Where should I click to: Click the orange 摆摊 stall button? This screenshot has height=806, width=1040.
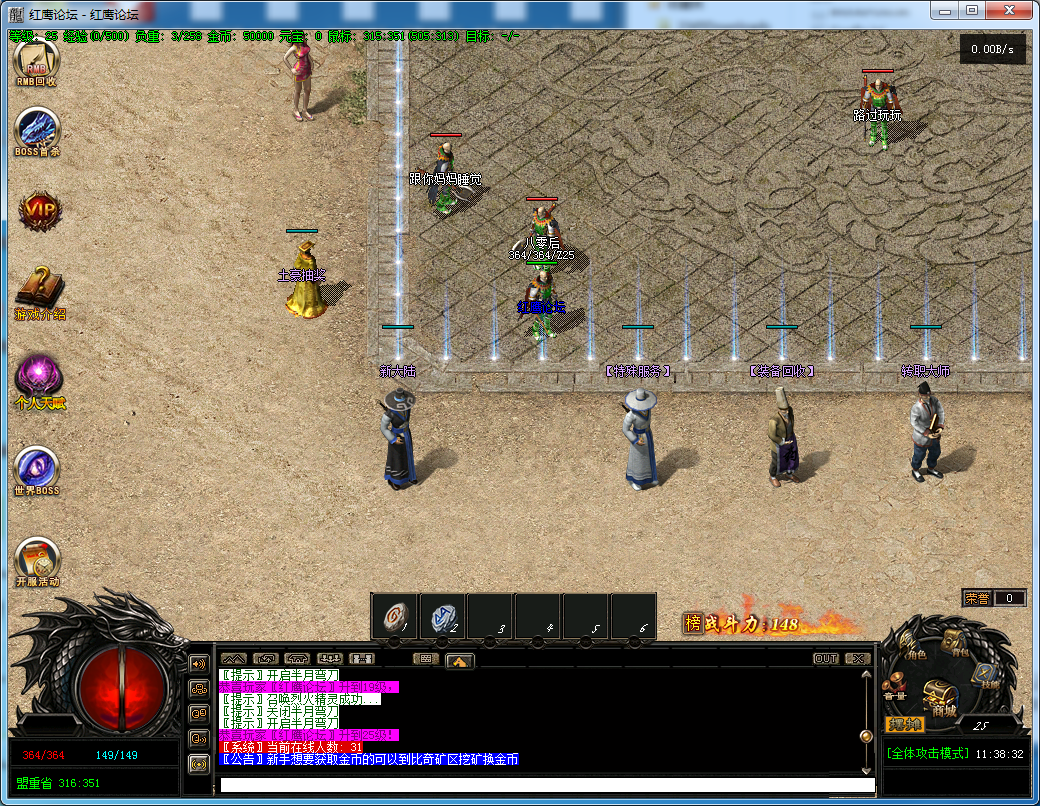tap(905, 724)
